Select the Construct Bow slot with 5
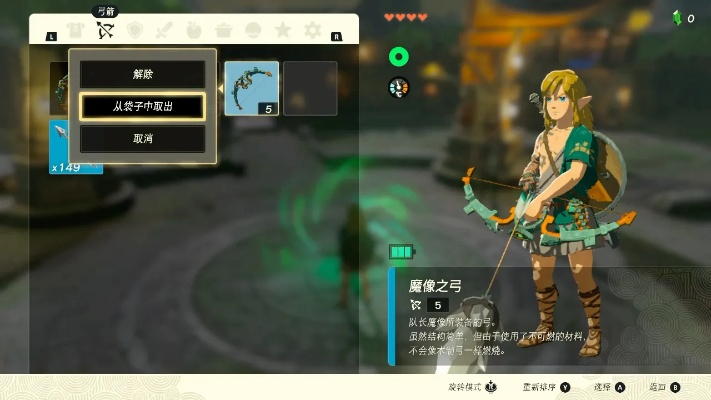The width and height of the screenshot is (711, 400). coord(252,88)
